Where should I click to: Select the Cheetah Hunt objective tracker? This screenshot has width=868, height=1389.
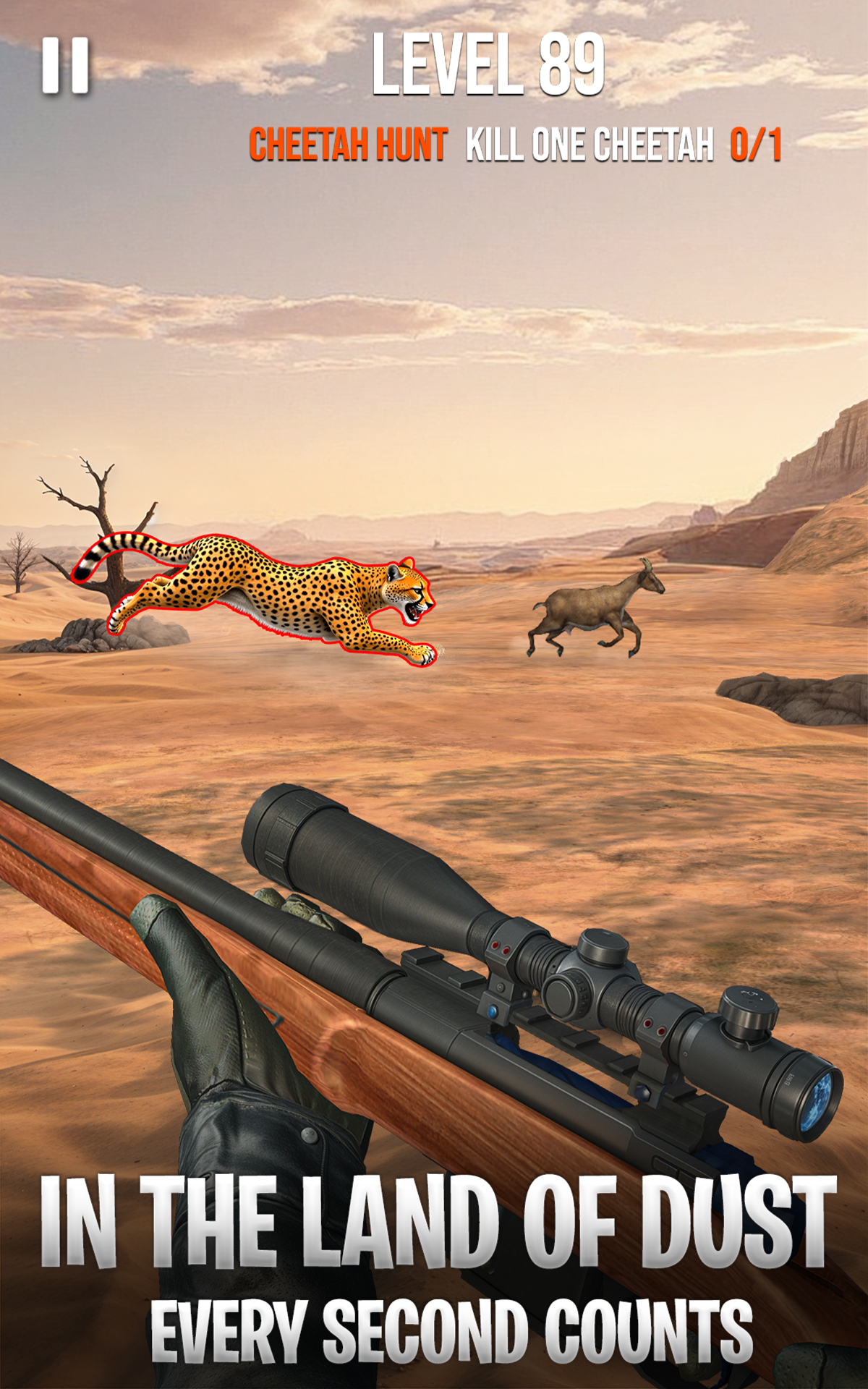pos(515,144)
